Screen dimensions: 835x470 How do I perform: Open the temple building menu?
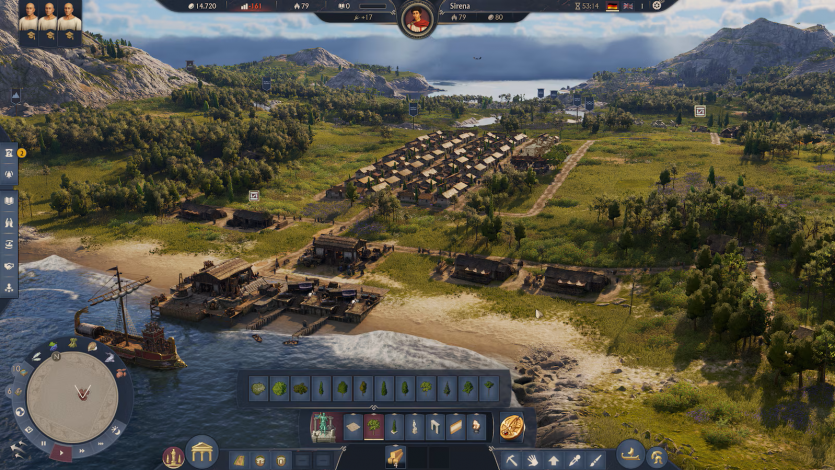(202, 452)
